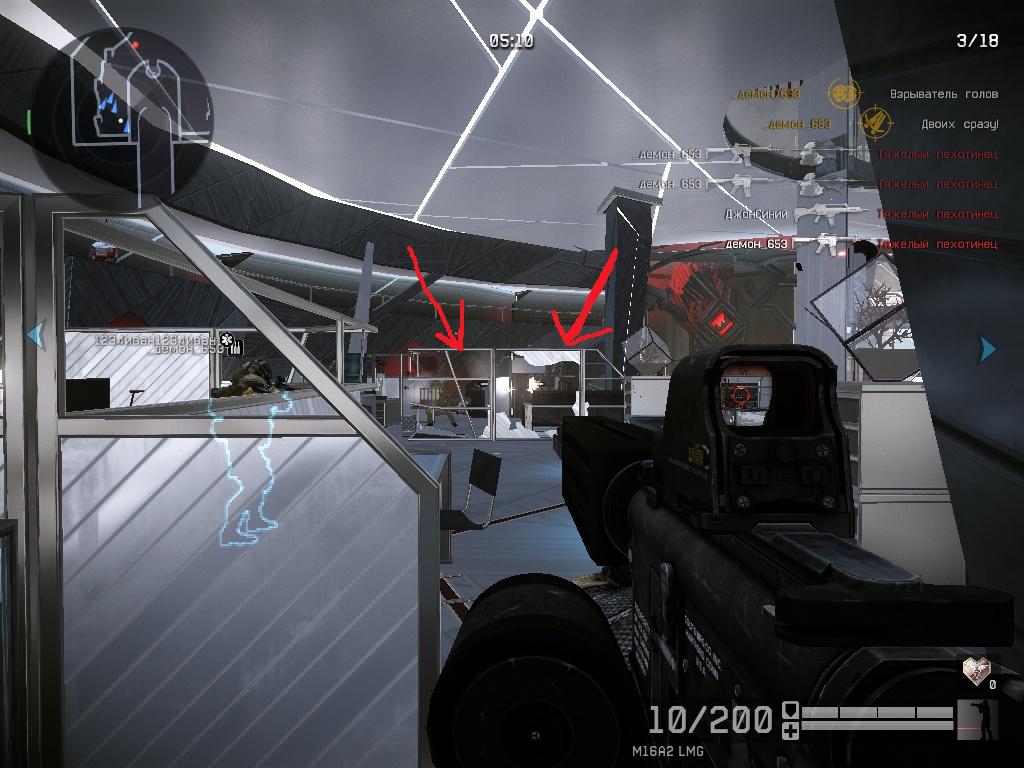Click the circular radar minimap
Viewport: 1024px width, 768px height.
click(x=122, y=108)
